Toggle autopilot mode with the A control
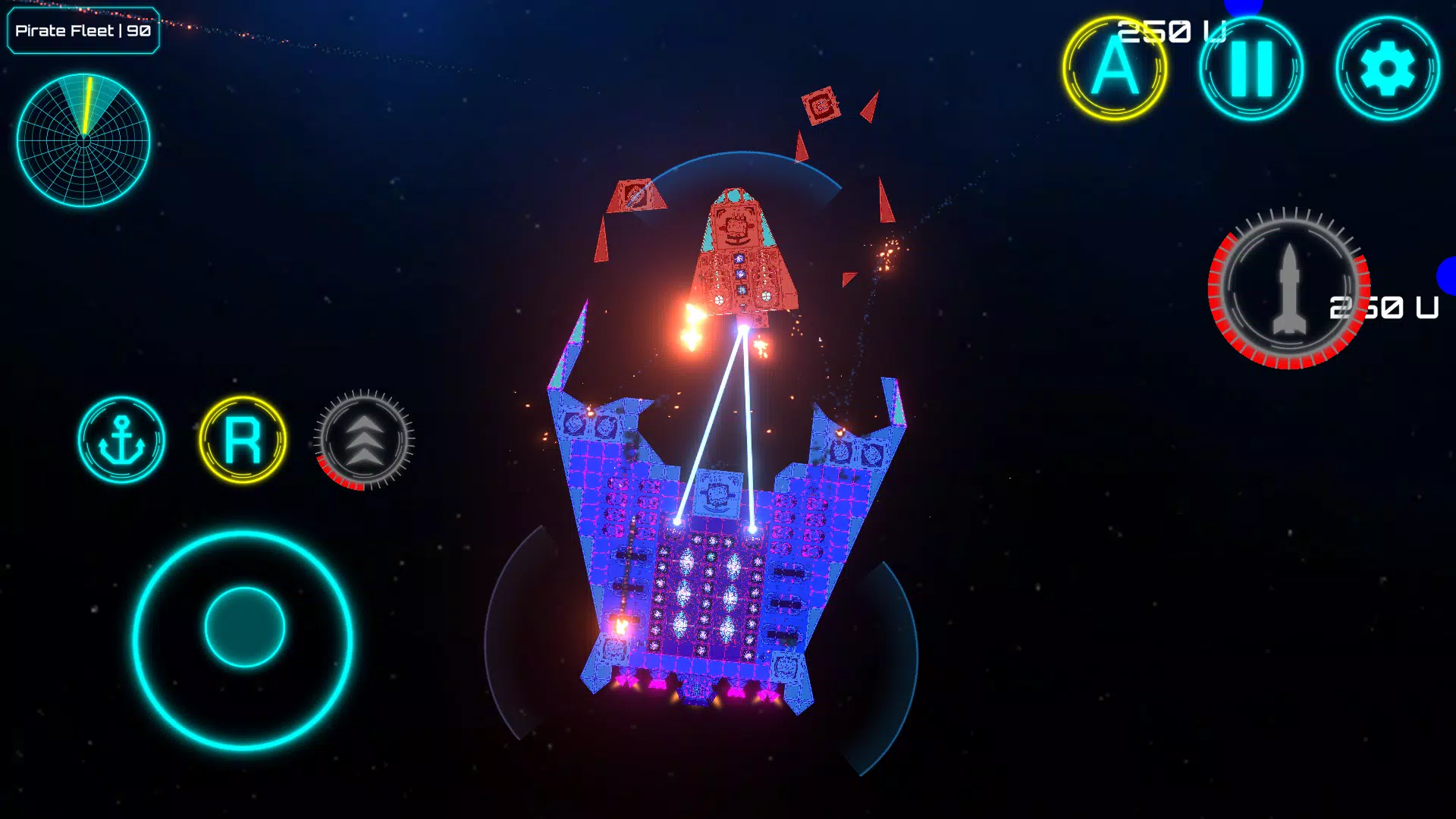1456x819 pixels. pyautogui.click(x=1112, y=68)
